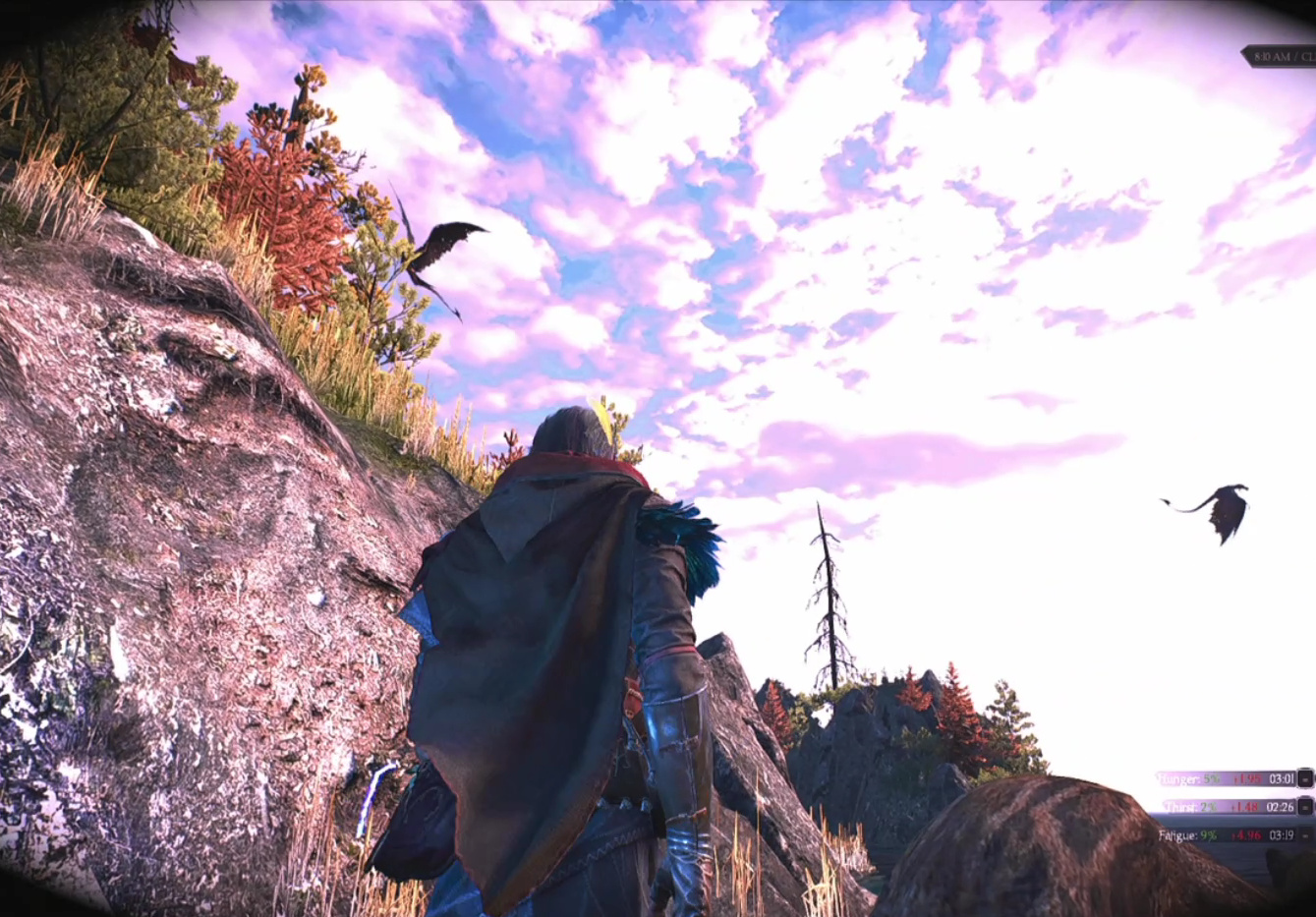Minimize the Fatigue row using its minus button
The width and height of the screenshot is (1316, 917).
(x=1305, y=835)
